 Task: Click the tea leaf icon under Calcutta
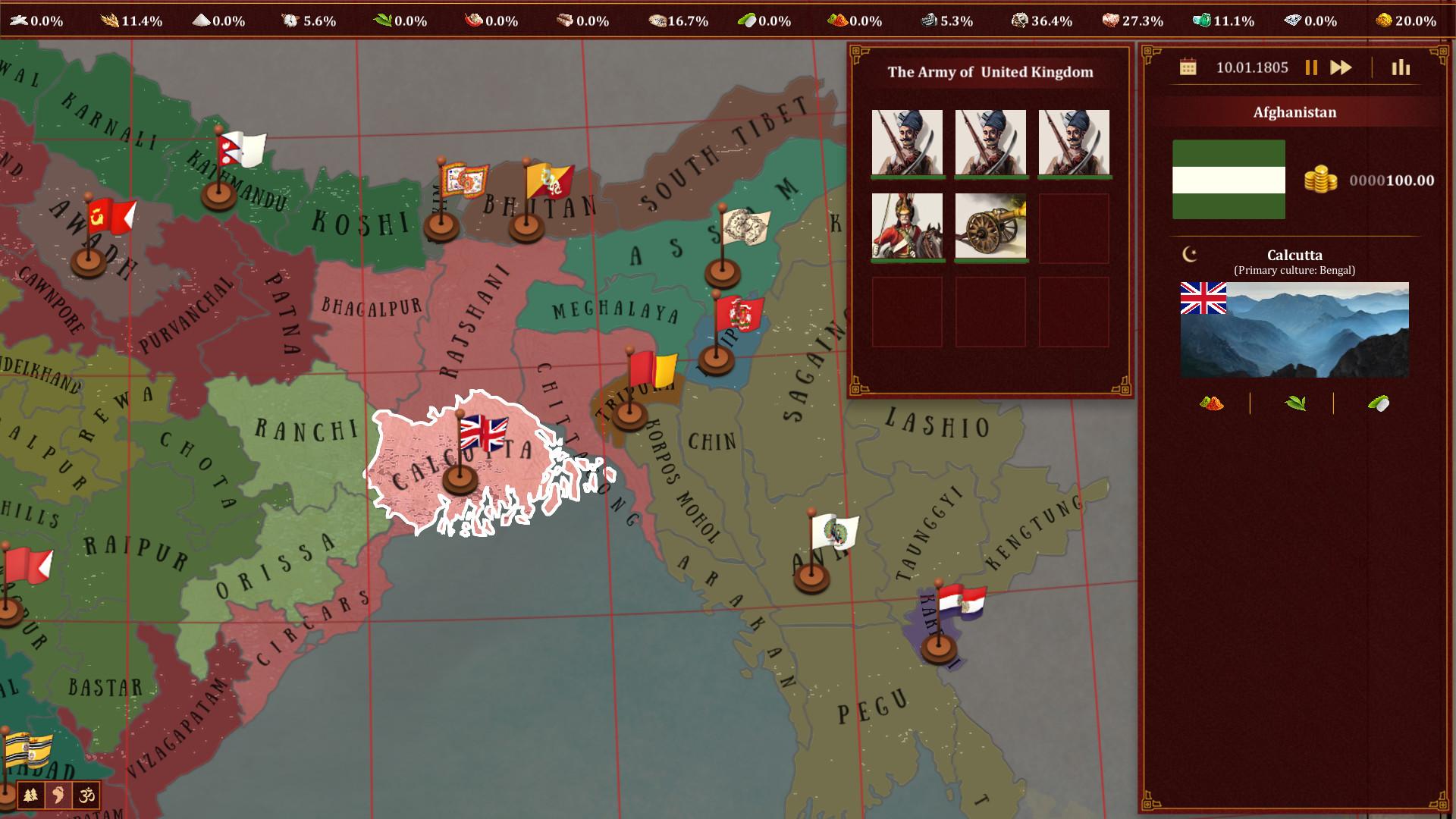[1298, 403]
